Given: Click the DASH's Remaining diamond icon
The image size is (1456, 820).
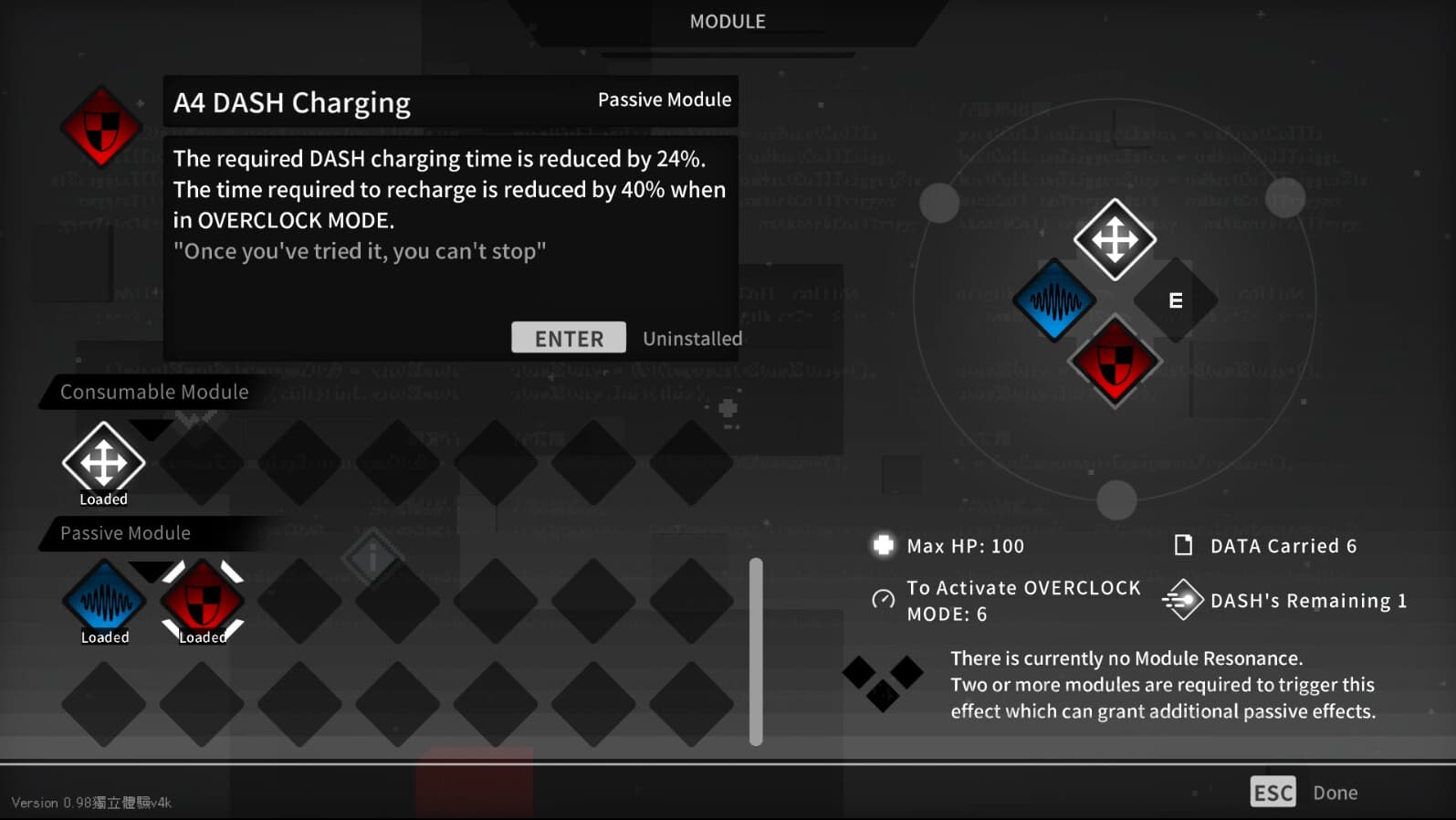Looking at the screenshot, I should click(x=1184, y=600).
